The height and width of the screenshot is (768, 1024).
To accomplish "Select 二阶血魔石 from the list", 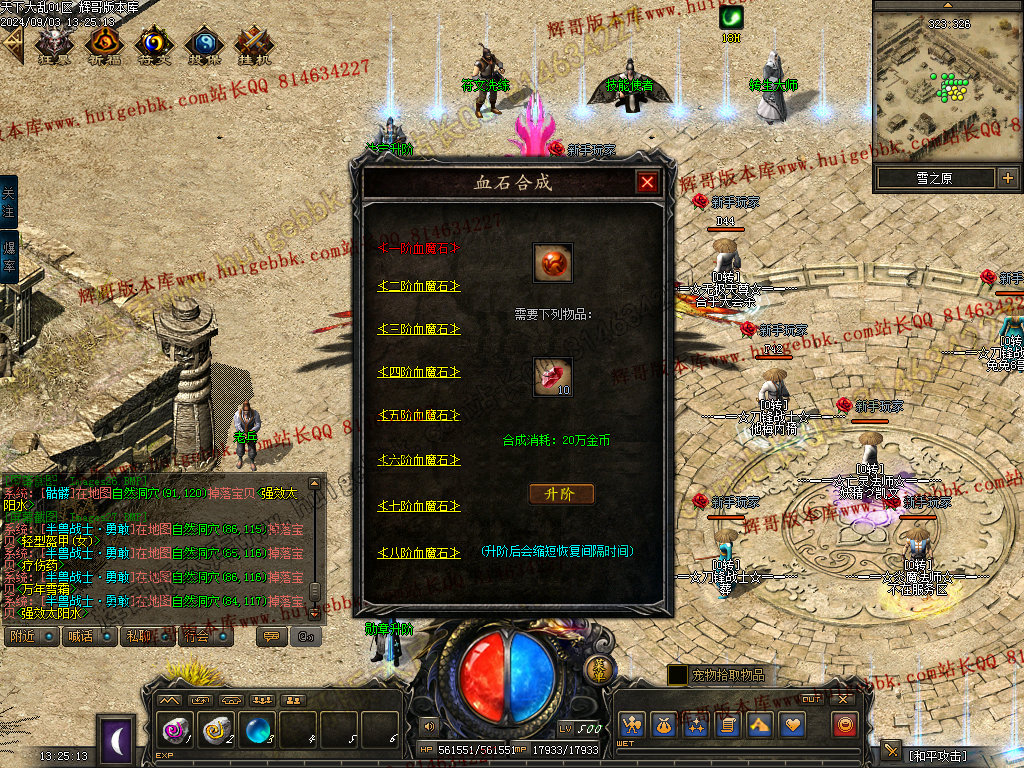I will coord(418,286).
